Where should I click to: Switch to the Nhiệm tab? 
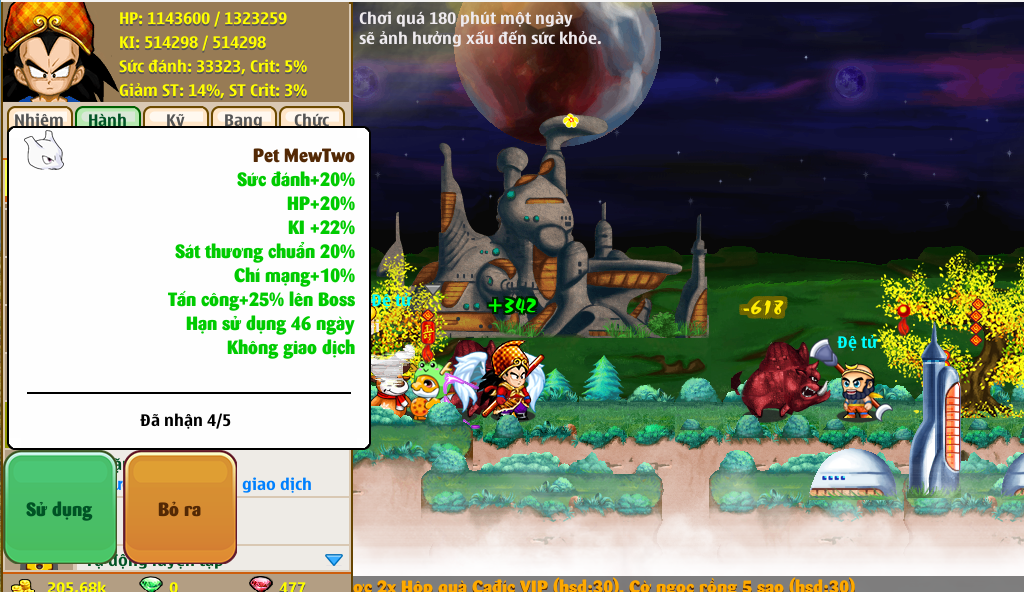(x=39, y=119)
